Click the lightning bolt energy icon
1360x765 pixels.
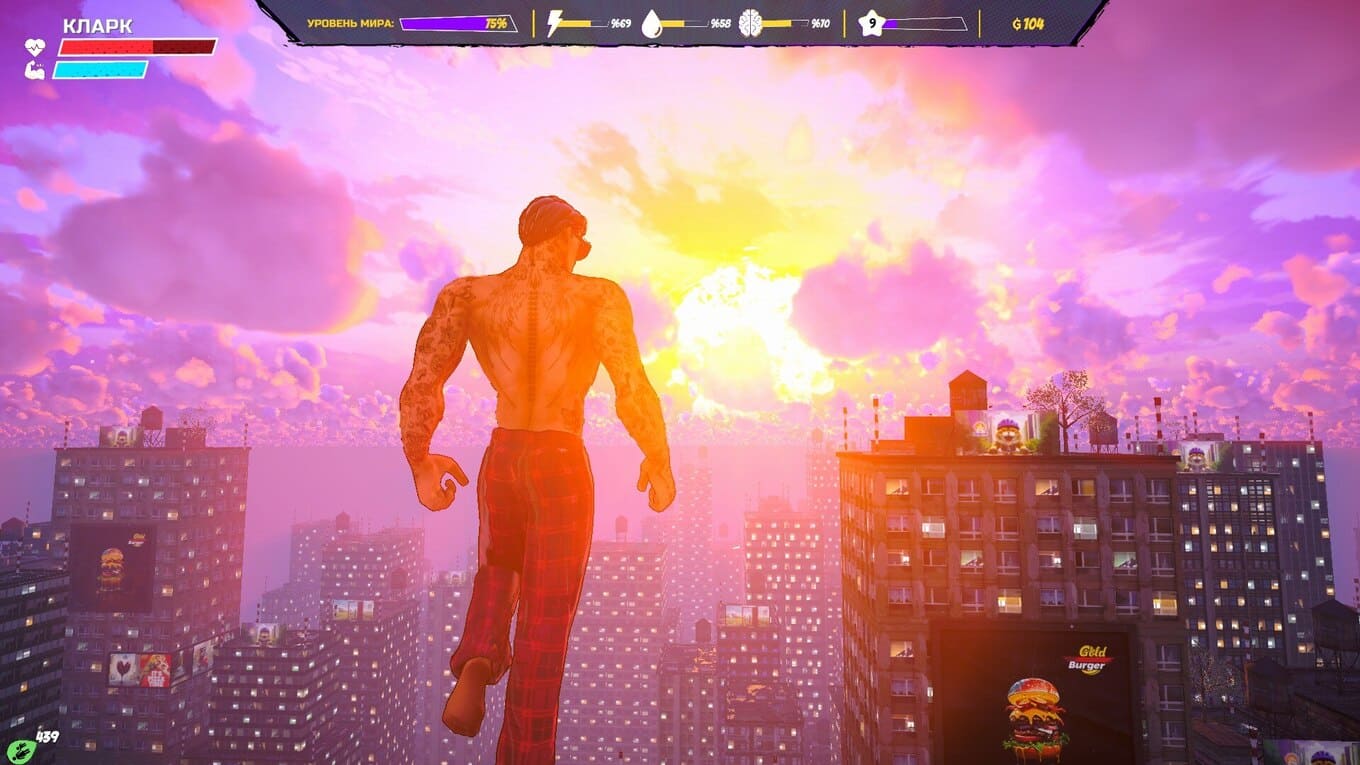[x=556, y=23]
